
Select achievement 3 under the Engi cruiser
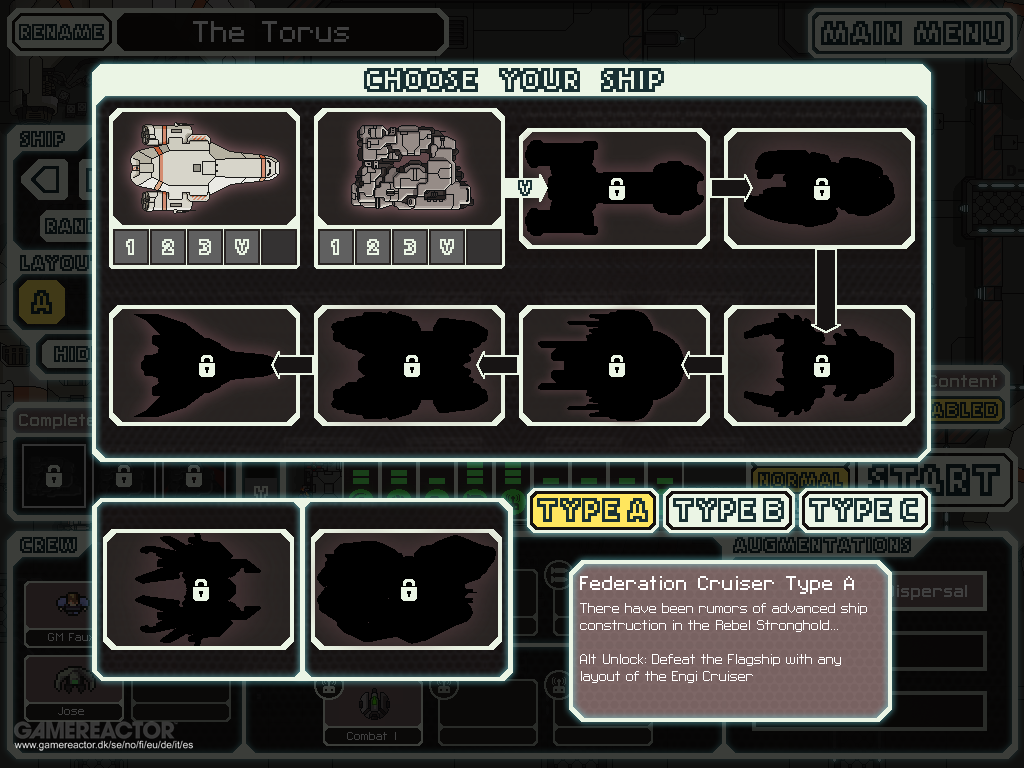pos(409,247)
